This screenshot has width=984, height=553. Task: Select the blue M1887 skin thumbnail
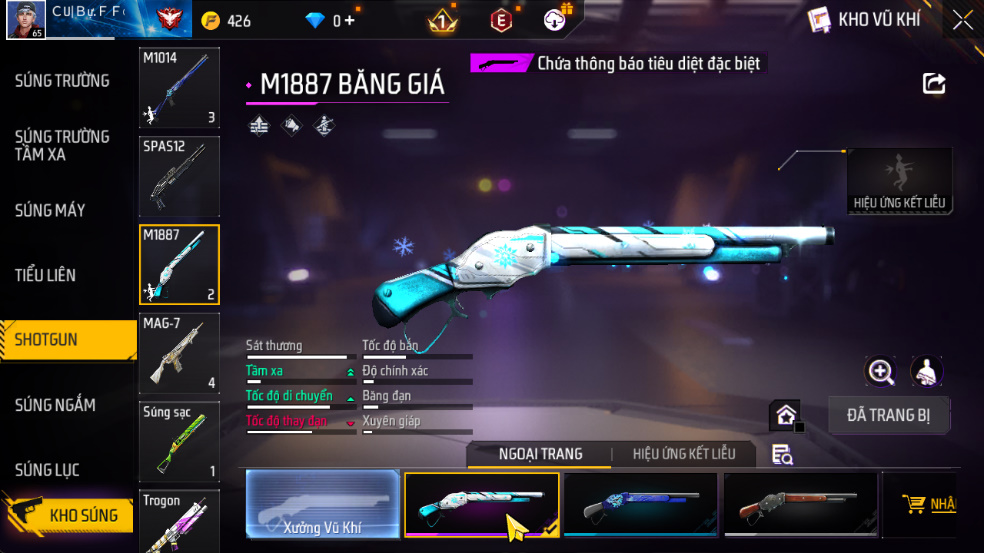[x=640, y=504]
